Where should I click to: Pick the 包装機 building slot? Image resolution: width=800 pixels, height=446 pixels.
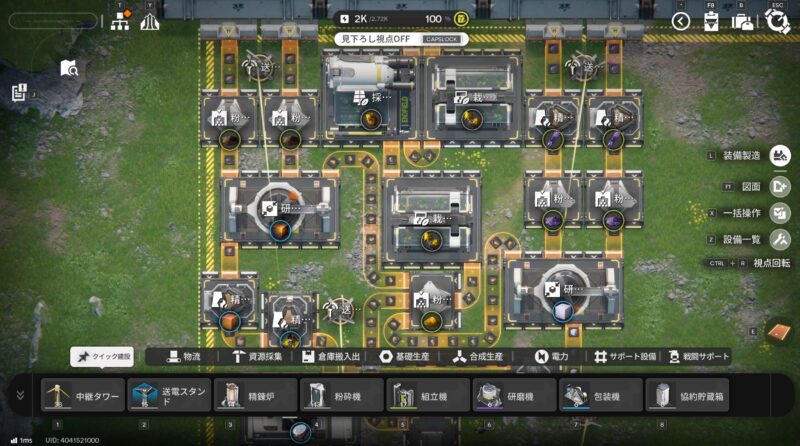[600, 395]
